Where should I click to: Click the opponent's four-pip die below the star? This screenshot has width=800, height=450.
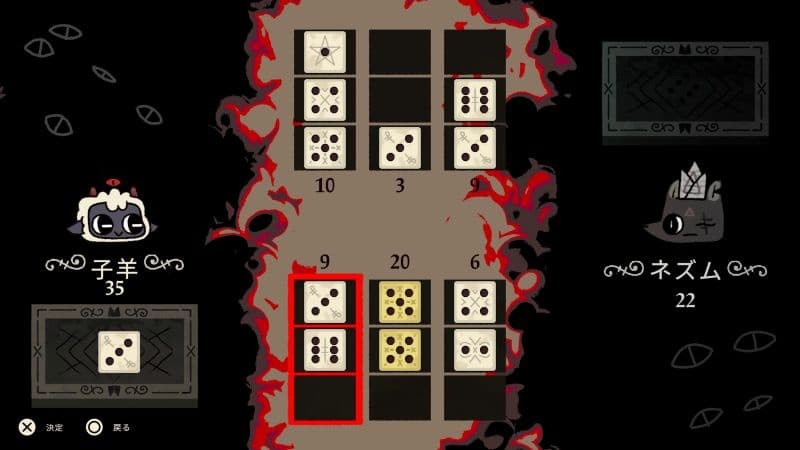point(325,99)
